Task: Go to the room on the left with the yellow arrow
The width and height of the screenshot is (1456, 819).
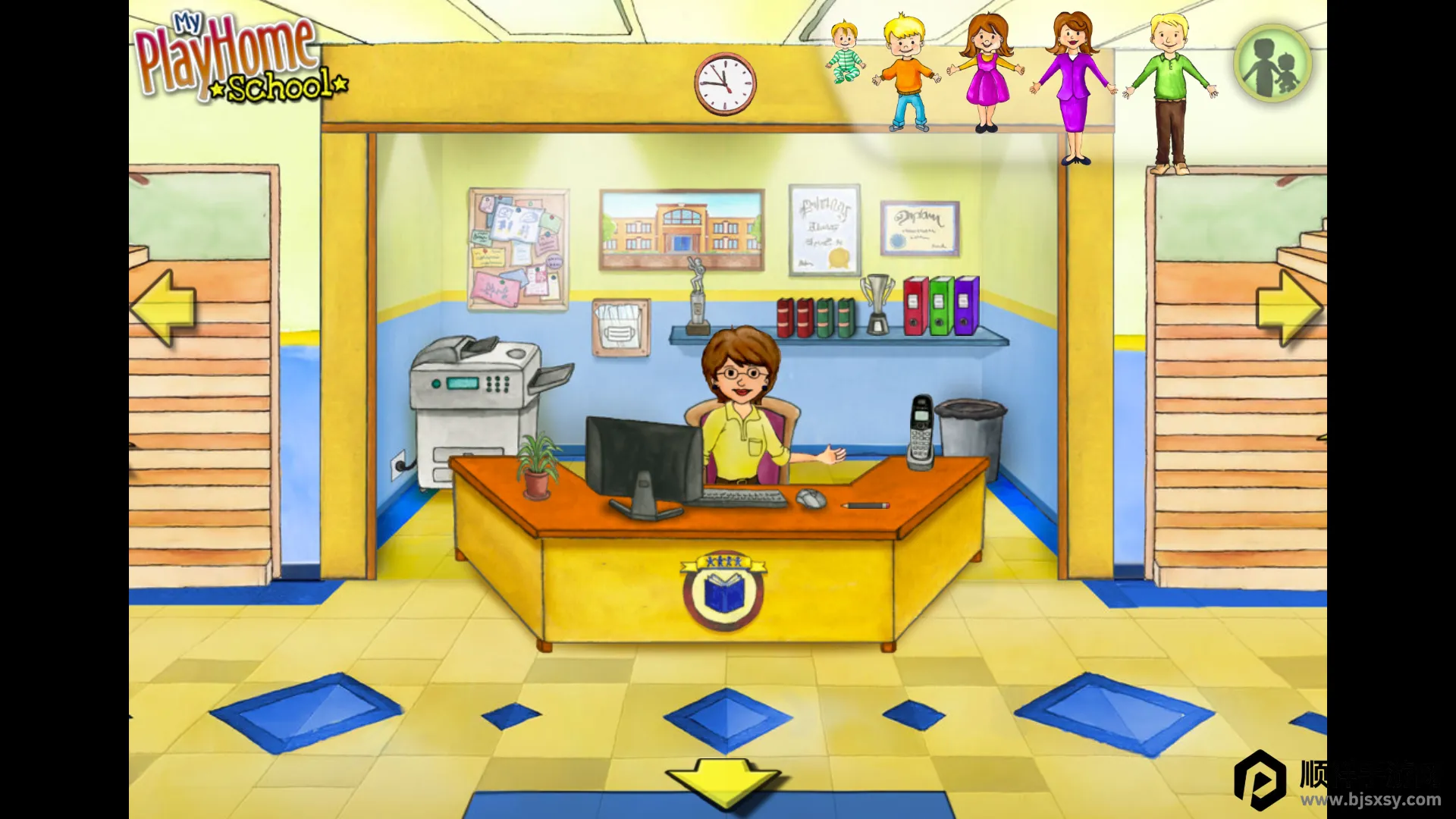Action: point(164,309)
